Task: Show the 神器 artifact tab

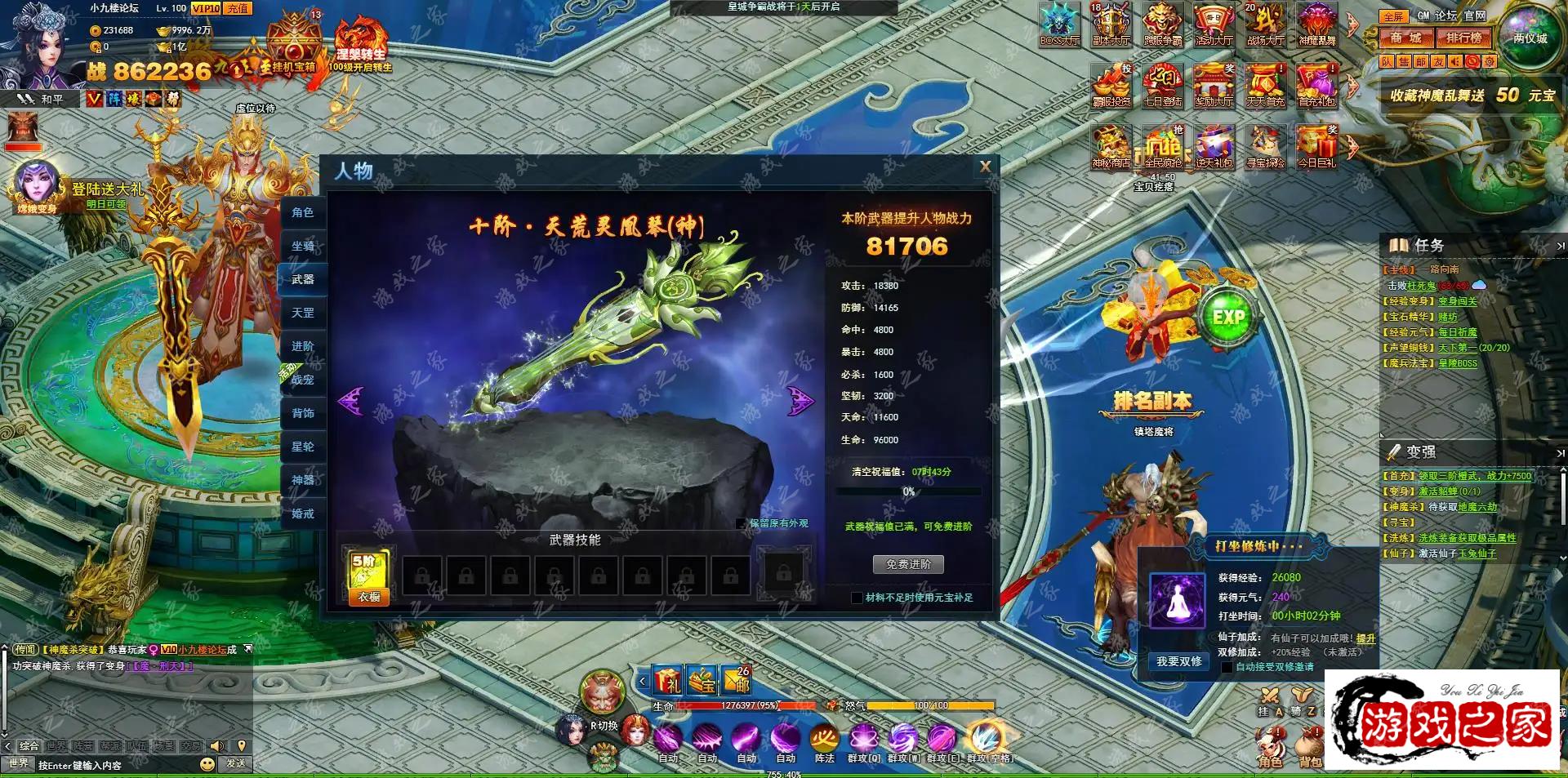Action: click(302, 480)
